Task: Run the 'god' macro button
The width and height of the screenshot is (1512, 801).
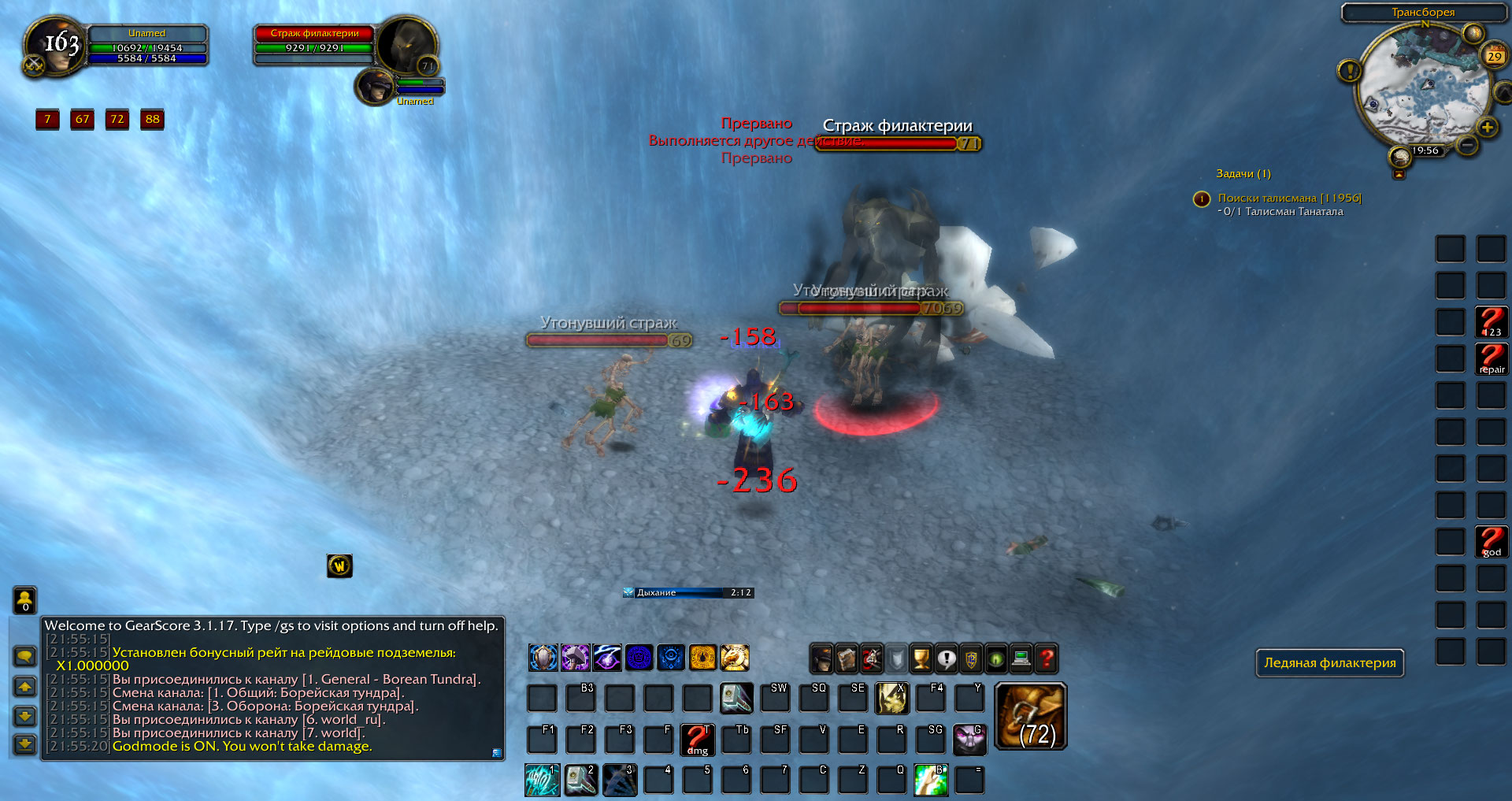Action: click(1491, 542)
